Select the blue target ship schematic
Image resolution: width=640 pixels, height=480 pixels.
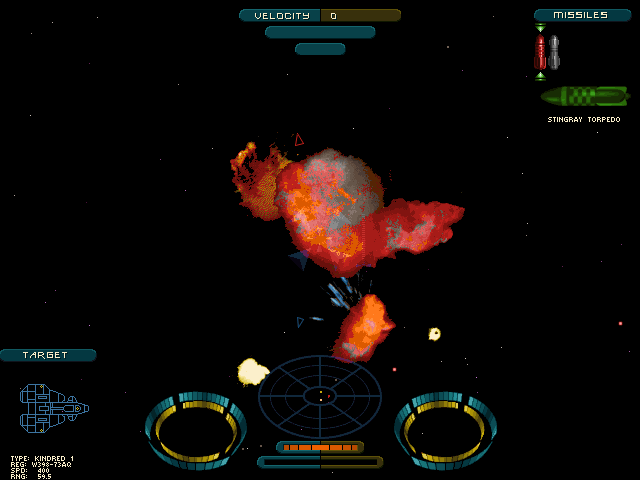pos(53,408)
